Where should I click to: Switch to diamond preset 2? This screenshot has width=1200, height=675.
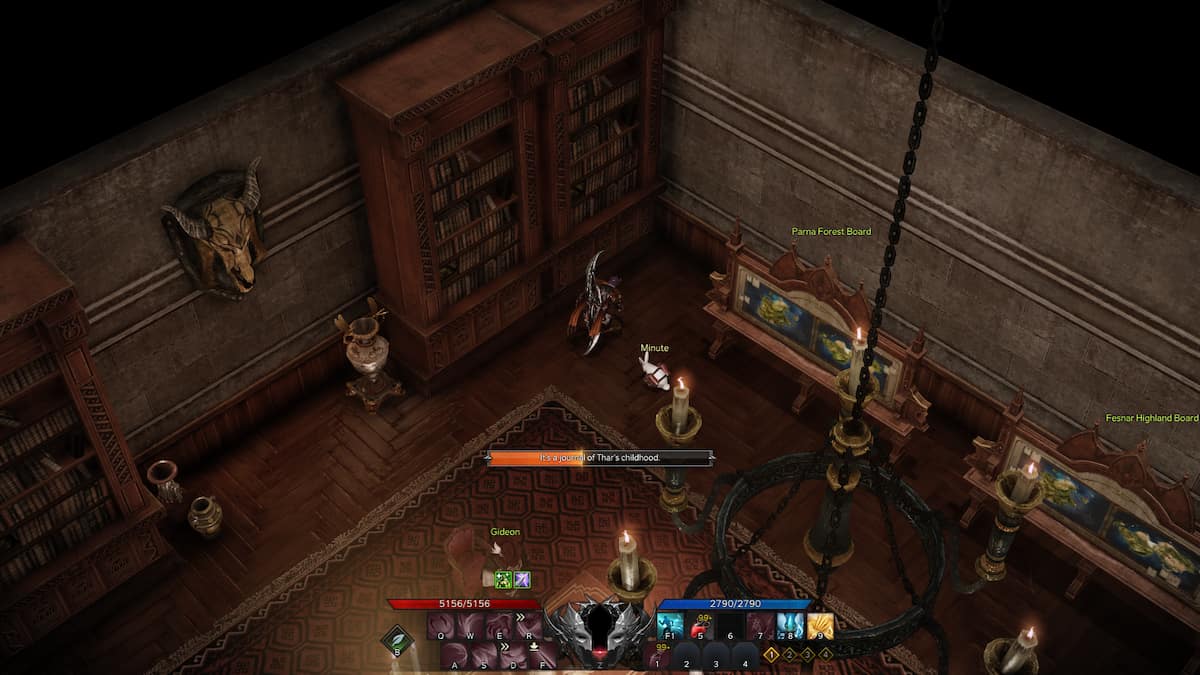pyautogui.click(x=789, y=654)
